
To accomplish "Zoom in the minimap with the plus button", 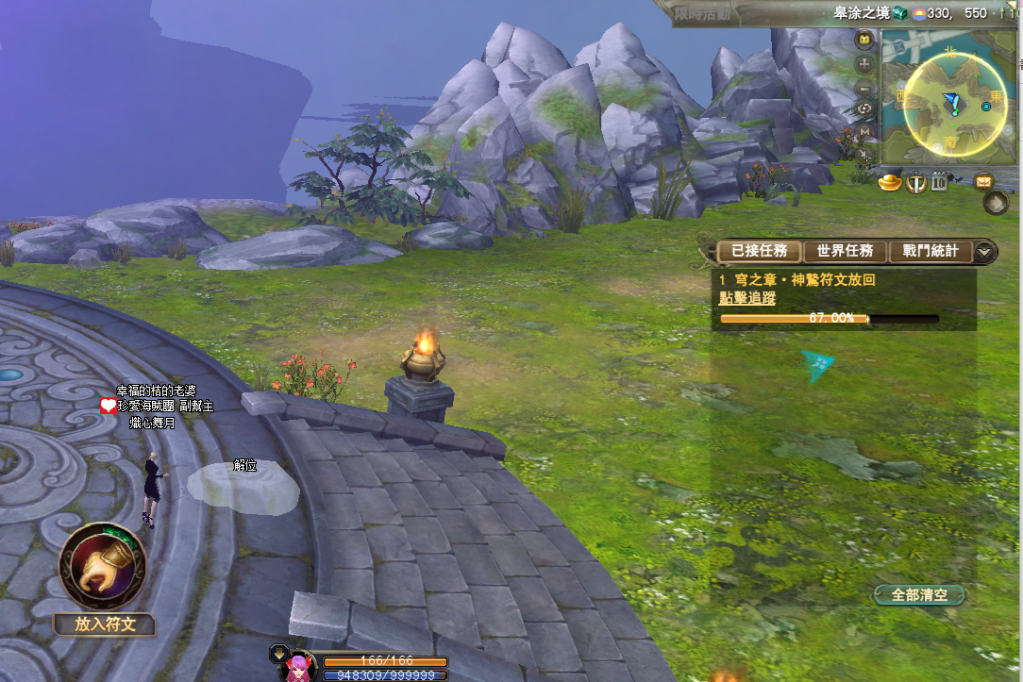I will 865,63.
